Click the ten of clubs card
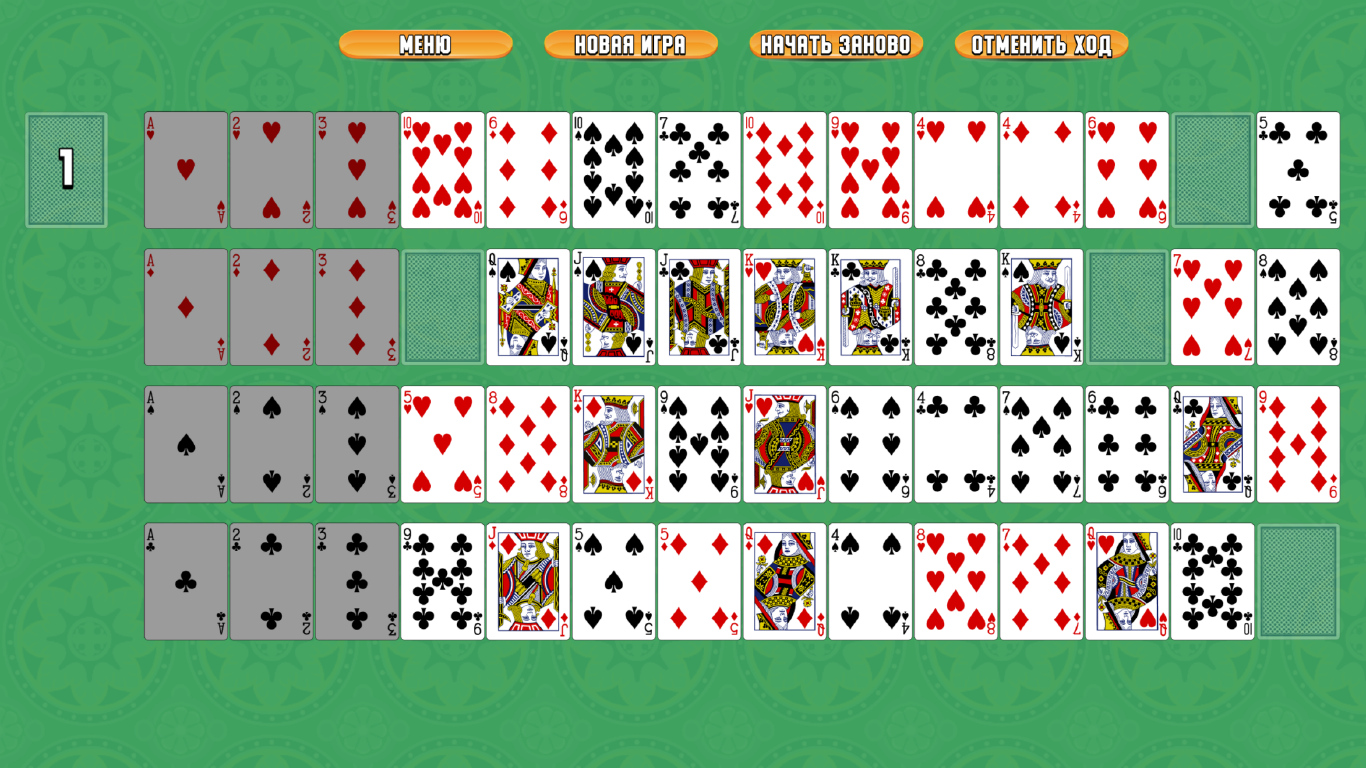This screenshot has width=1366, height=768. 1212,580
